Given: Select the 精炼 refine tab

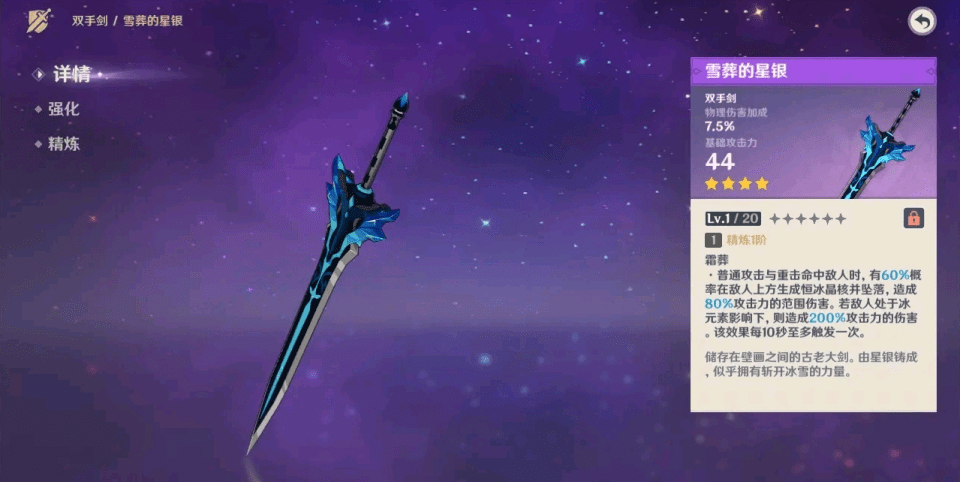Looking at the screenshot, I should point(63,143).
